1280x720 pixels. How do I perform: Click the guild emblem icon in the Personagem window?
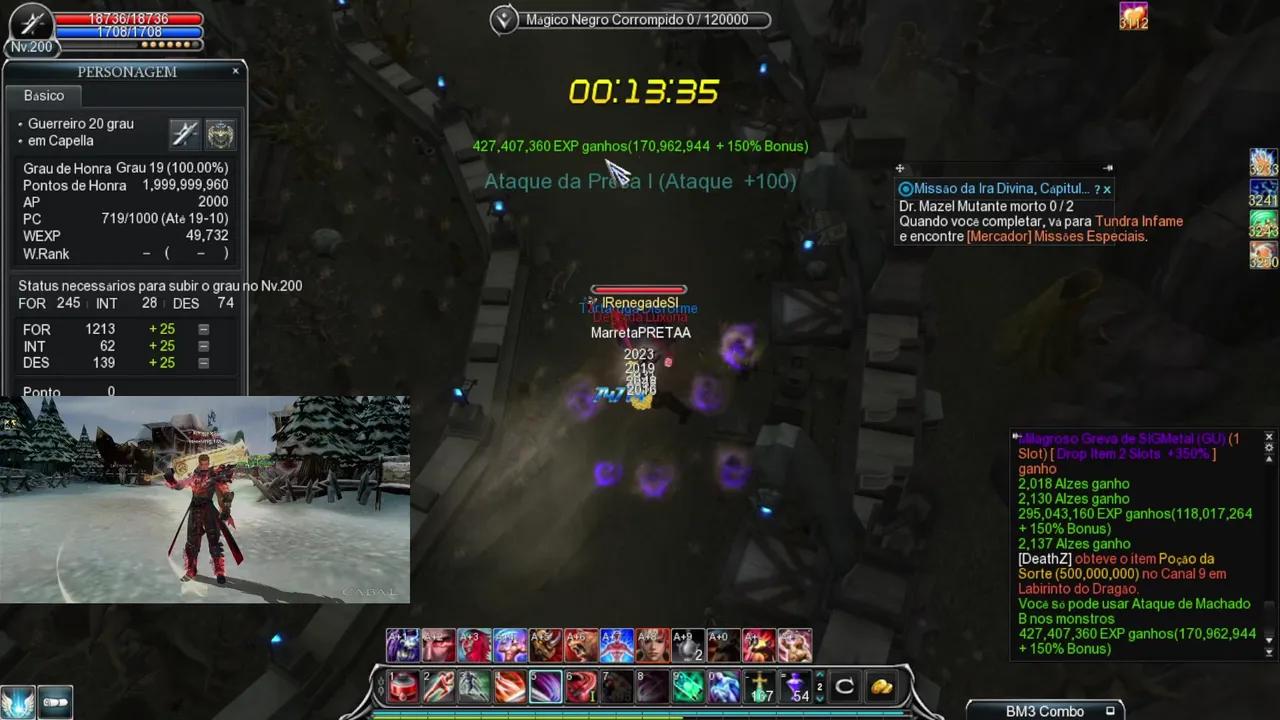220,133
